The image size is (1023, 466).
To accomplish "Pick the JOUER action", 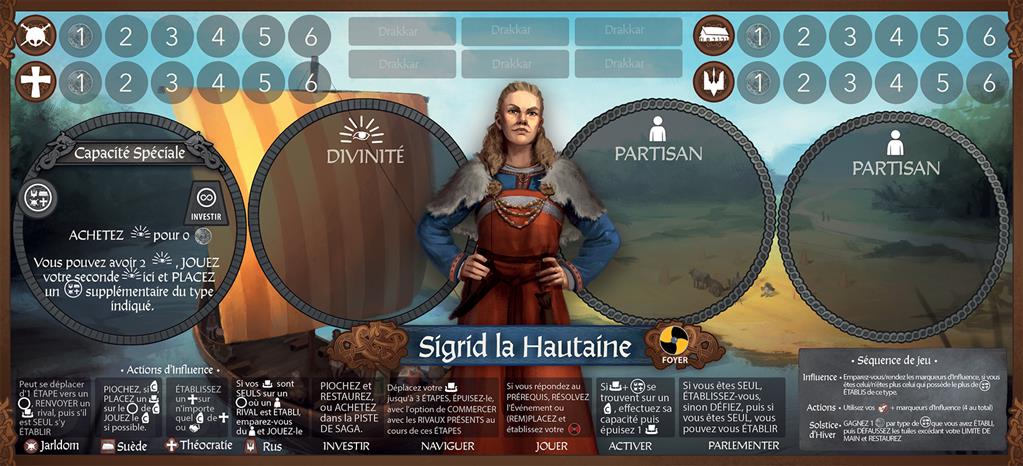I will 551,446.
